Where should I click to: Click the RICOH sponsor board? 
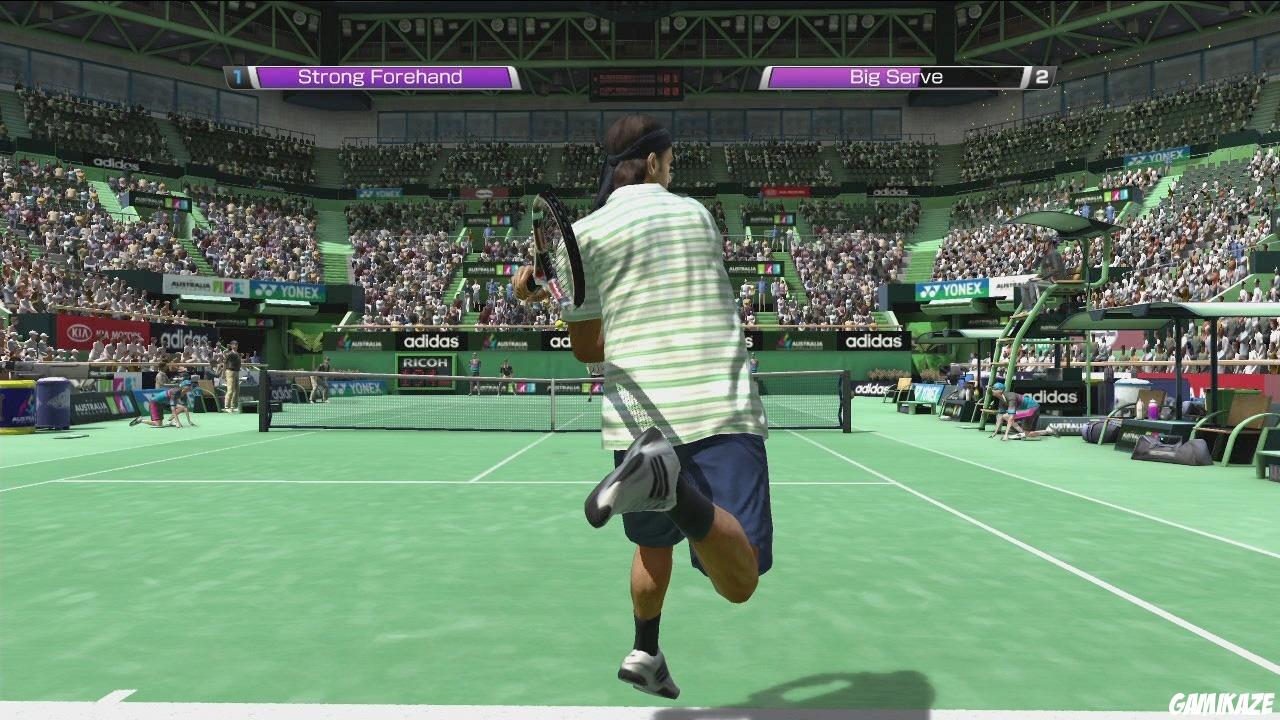coord(424,363)
